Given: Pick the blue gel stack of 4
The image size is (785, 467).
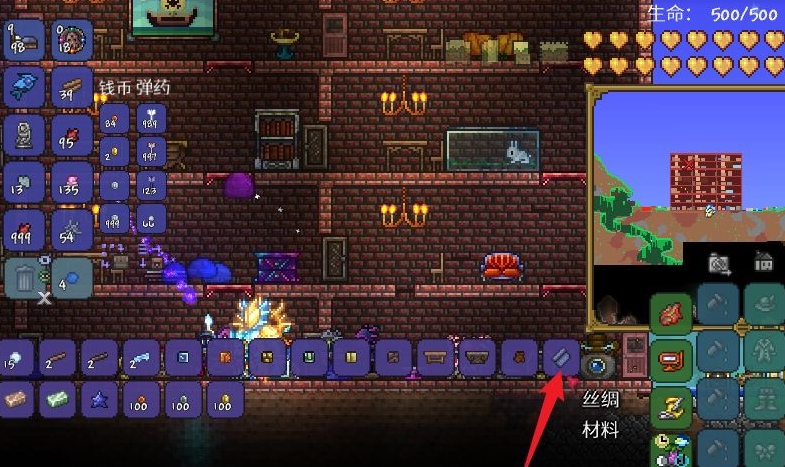Looking at the screenshot, I should pos(71,276).
